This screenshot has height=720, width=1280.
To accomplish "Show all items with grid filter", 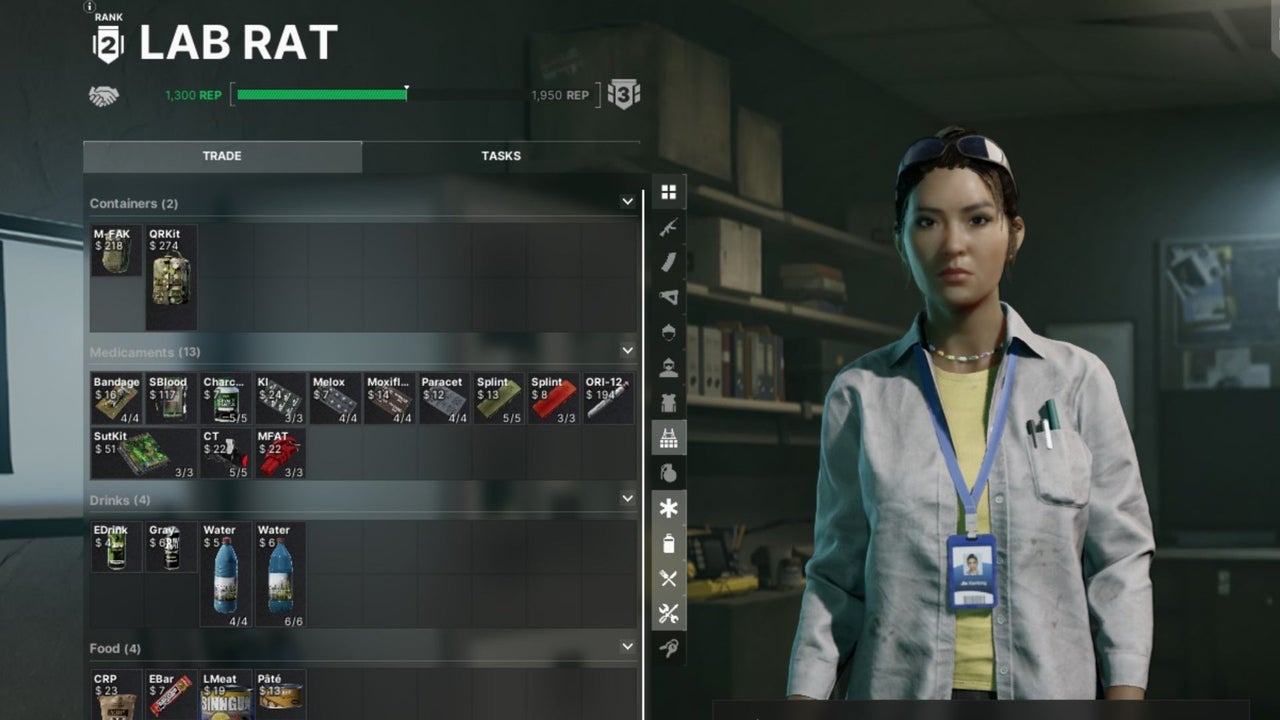I will [668, 192].
